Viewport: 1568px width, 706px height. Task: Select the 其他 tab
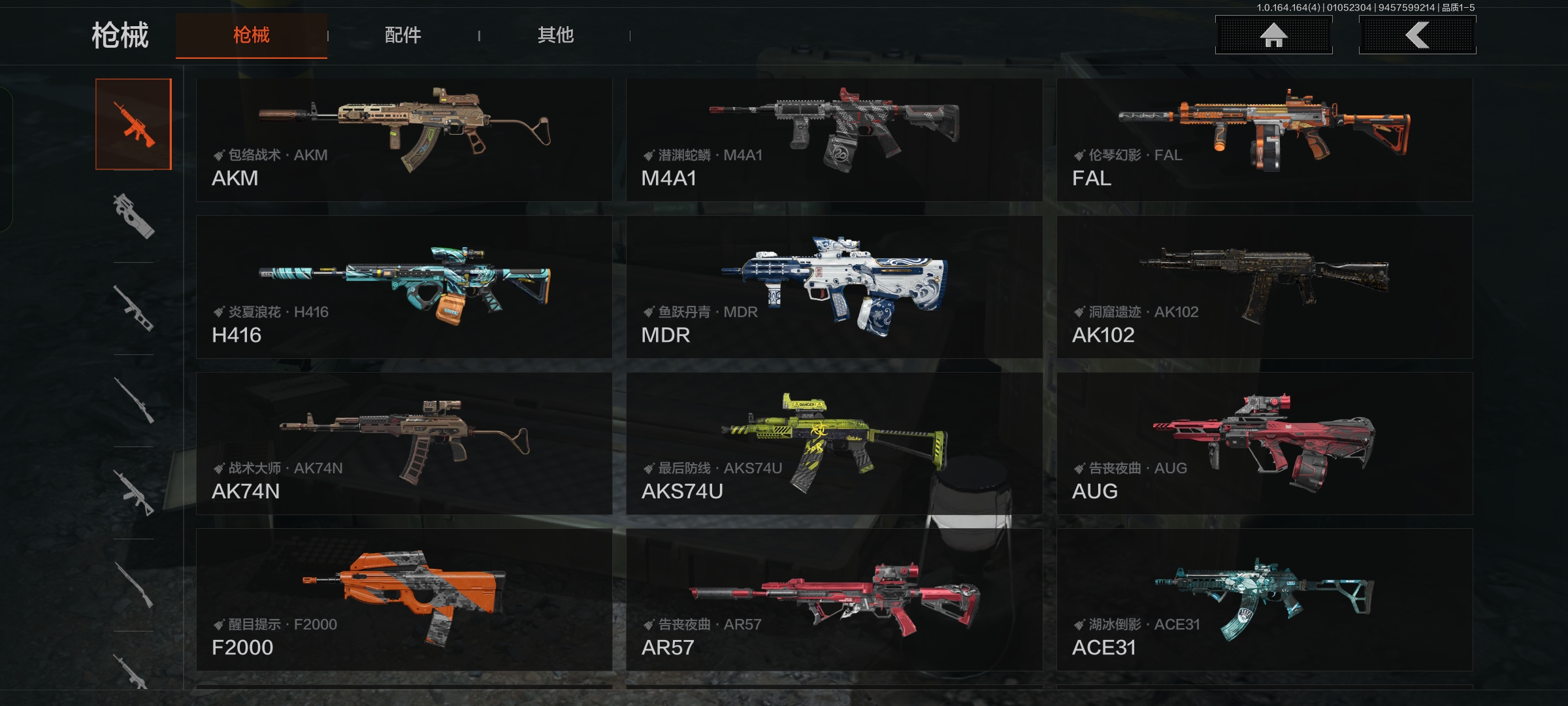coord(555,35)
